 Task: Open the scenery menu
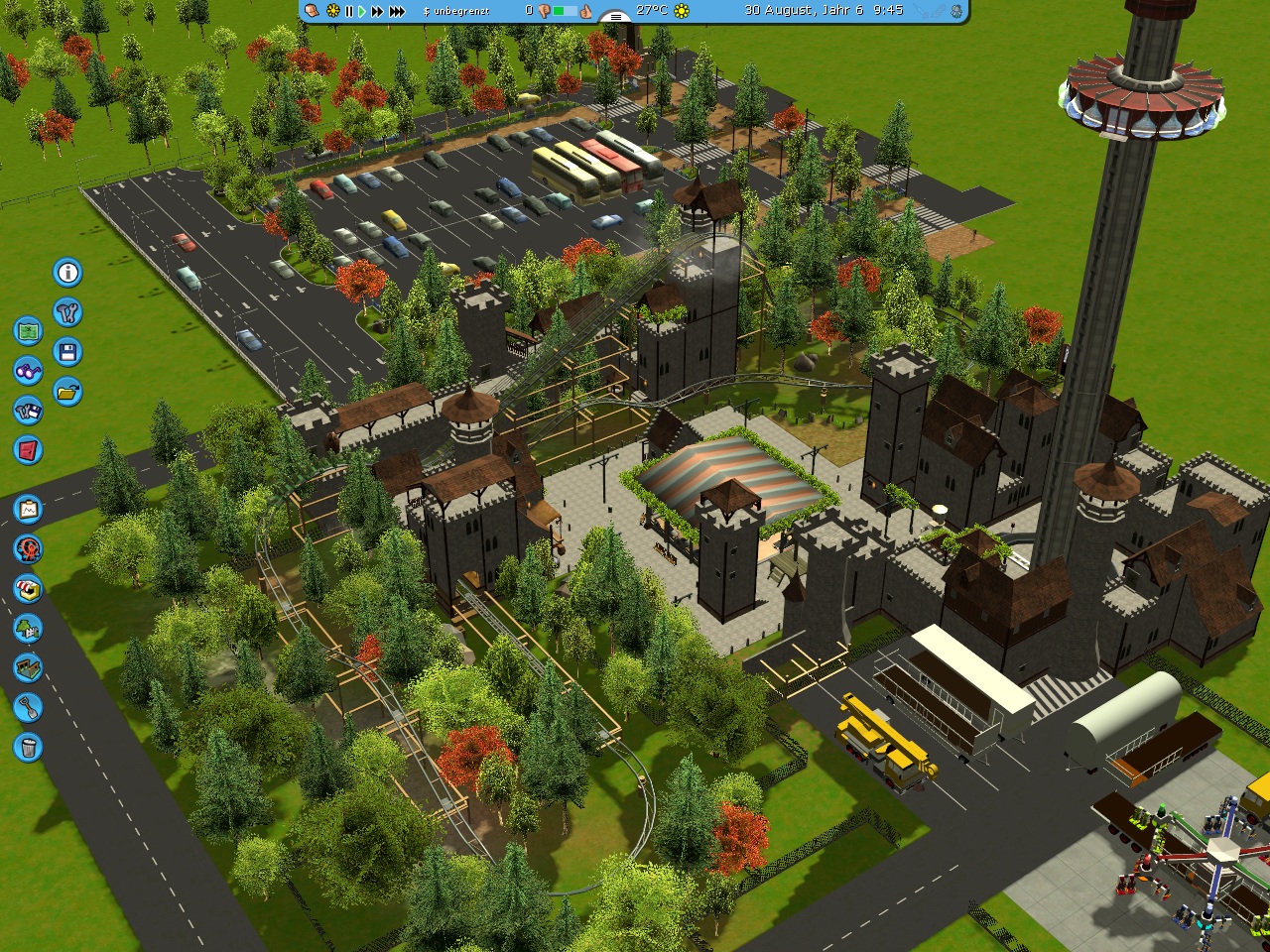tap(28, 629)
